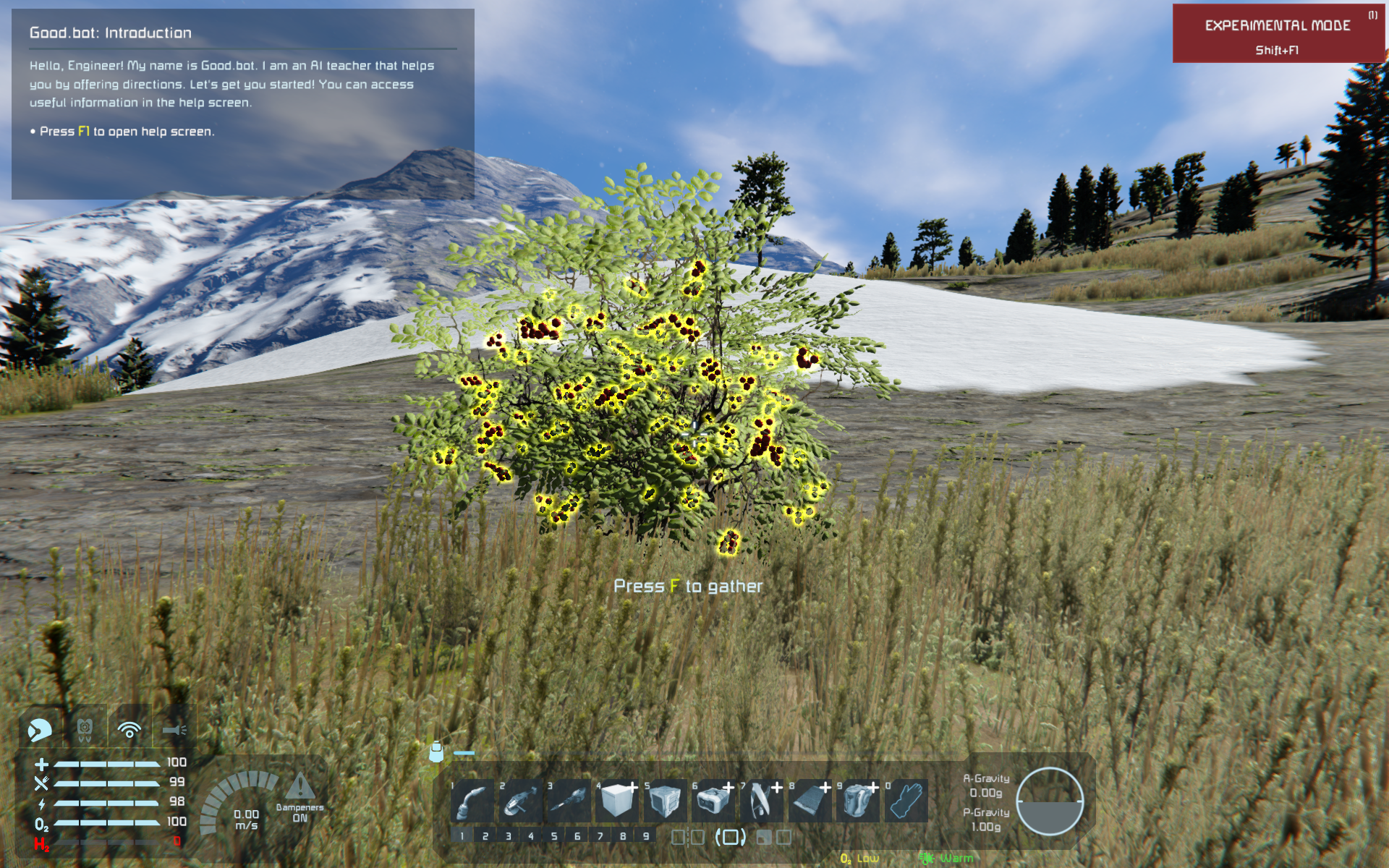This screenshot has width=1389, height=868.
Task: Select the welder tool in hotbar
Action: pos(472,801)
